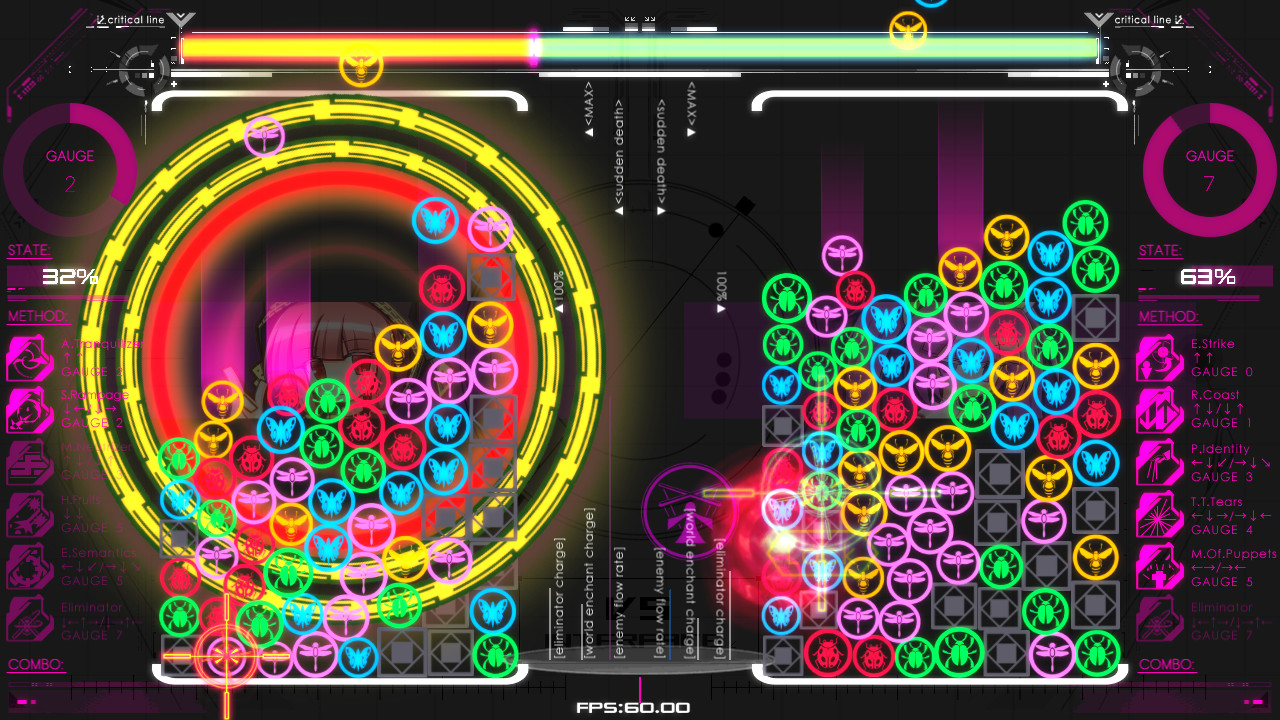The image size is (1280, 720).
Task: Select the P.Identity method icon
Action: (x=1160, y=462)
